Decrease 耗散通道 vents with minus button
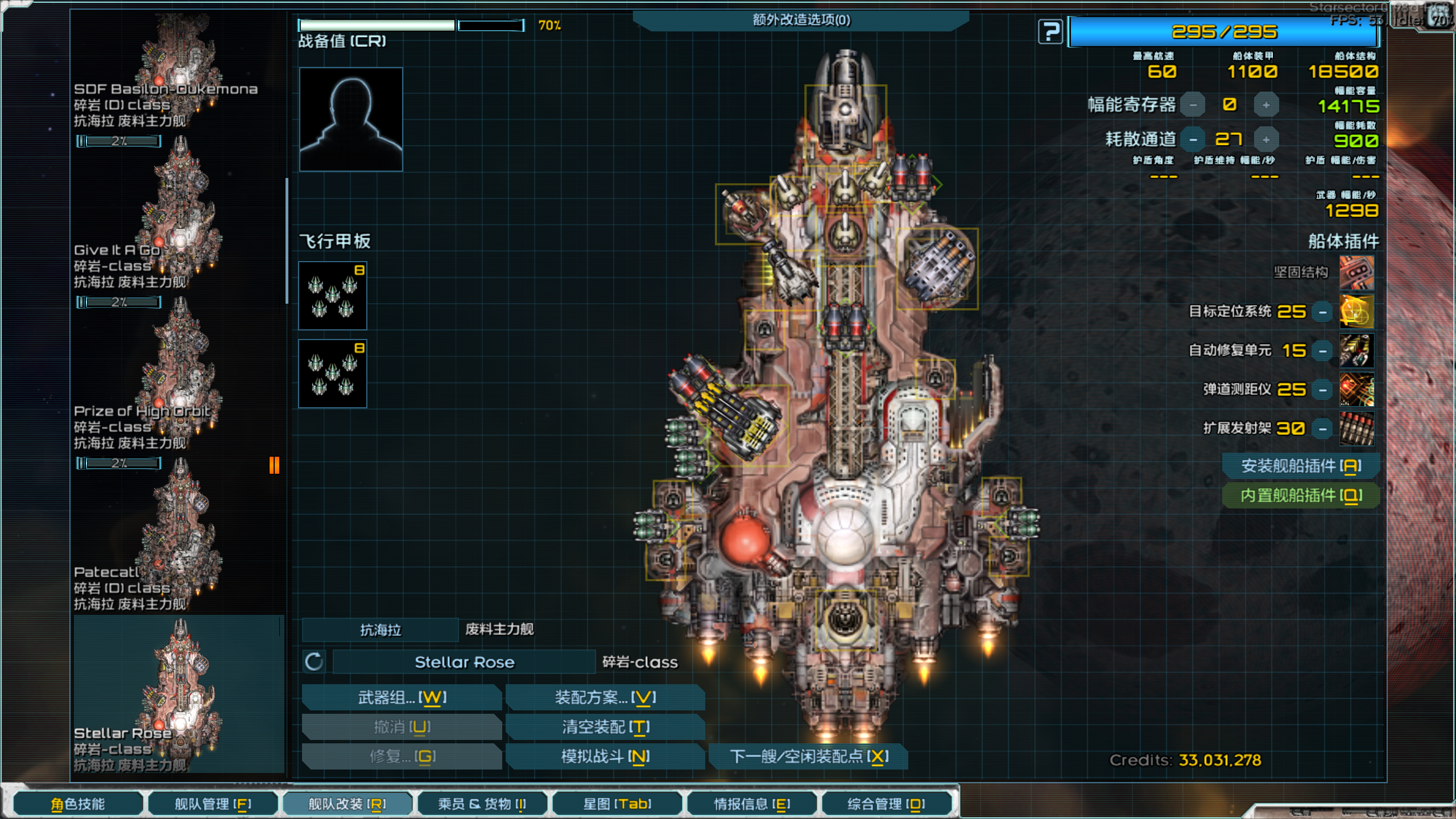The image size is (1456, 819). coord(1193,139)
